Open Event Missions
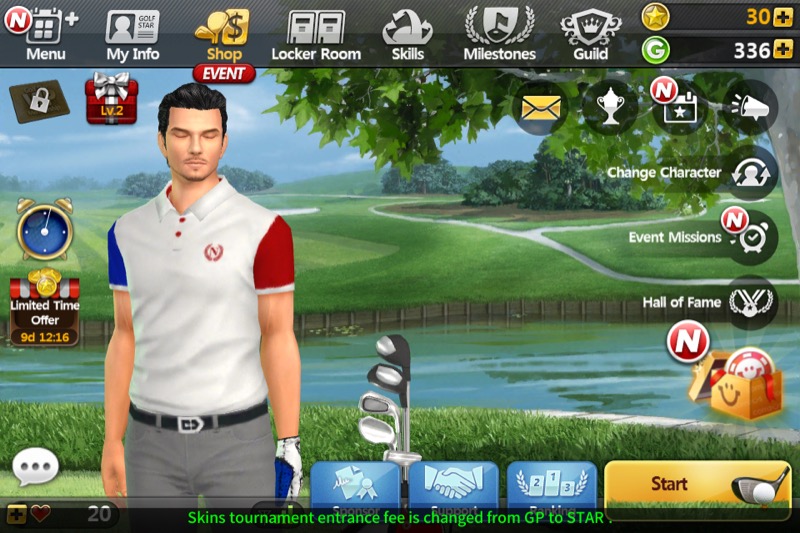Screen dimensions: 800x533 [750, 238]
